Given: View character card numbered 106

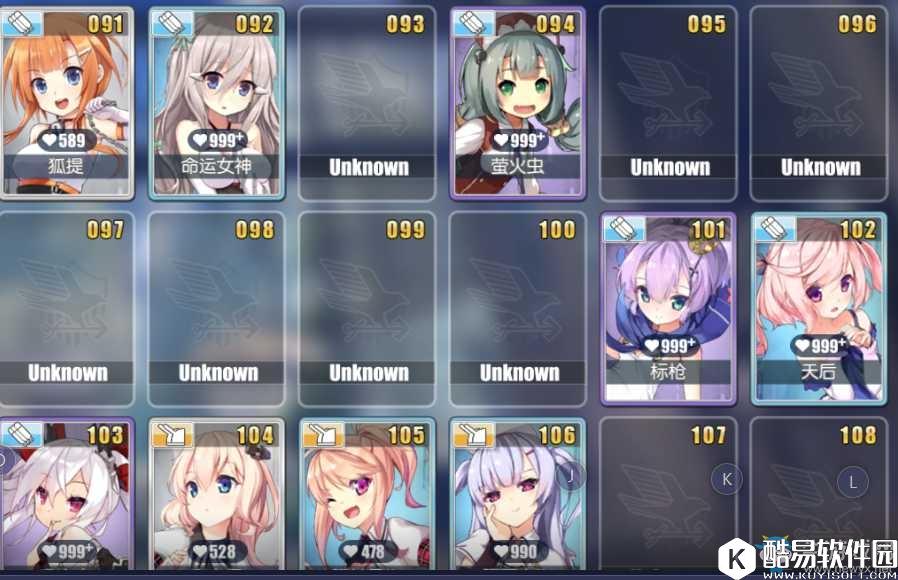Looking at the screenshot, I should pyautogui.click(x=518, y=495).
